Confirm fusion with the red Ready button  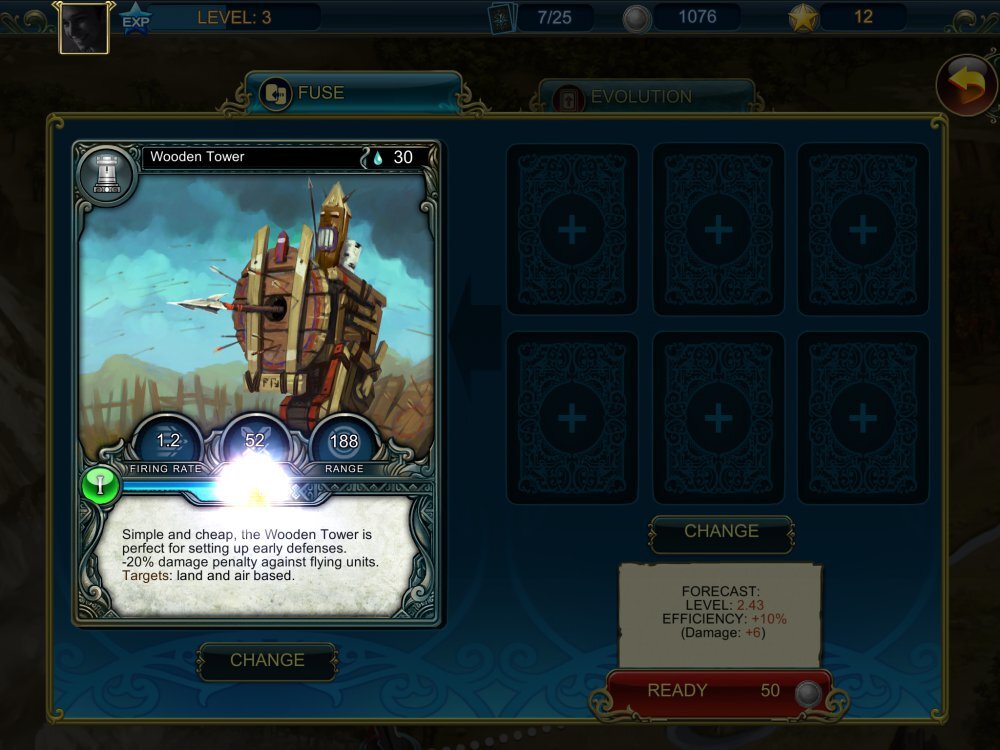pyautogui.click(x=718, y=692)
